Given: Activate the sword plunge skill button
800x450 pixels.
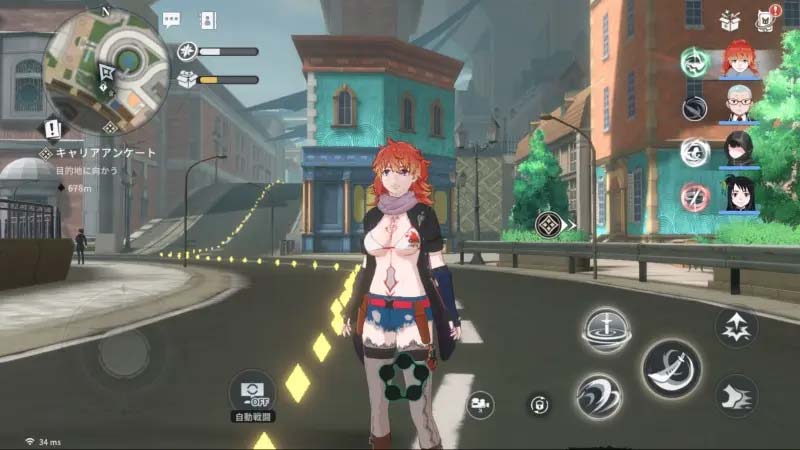Looking at the screenshot, I should [x=606, y=329].
